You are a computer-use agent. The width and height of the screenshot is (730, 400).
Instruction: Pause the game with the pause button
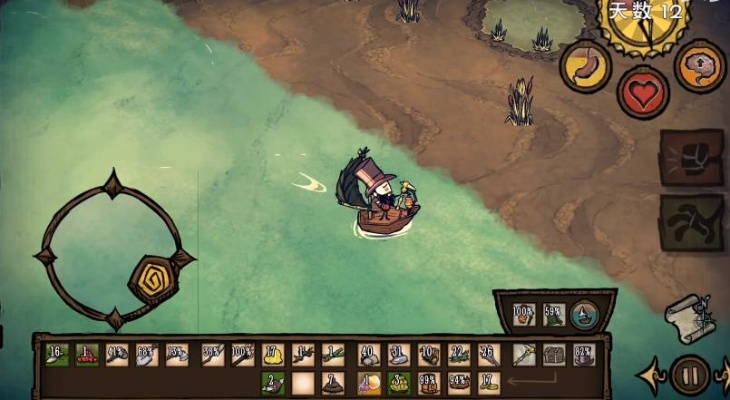coord(688,376)
